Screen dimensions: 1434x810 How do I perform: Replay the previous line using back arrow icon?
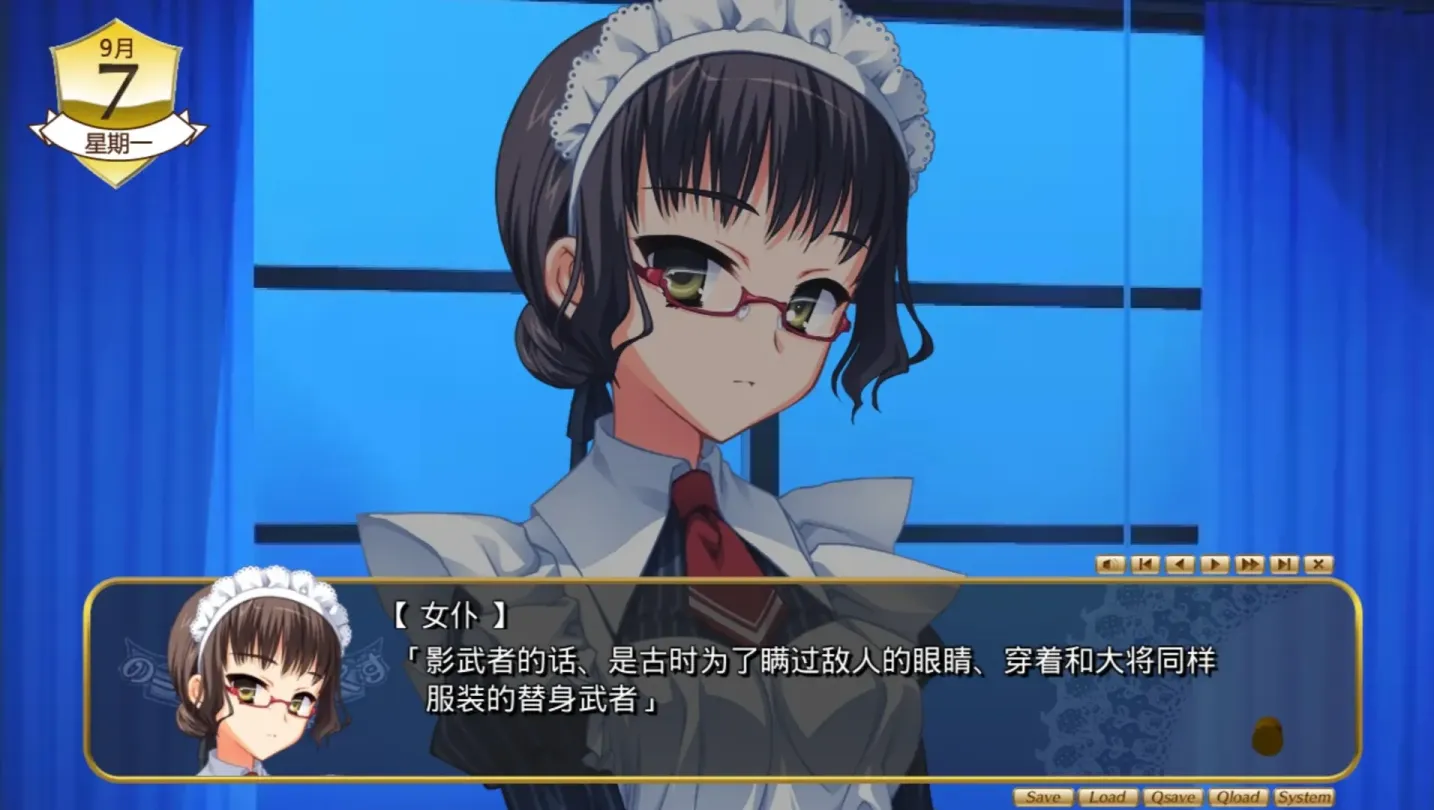pos(1178,563)
